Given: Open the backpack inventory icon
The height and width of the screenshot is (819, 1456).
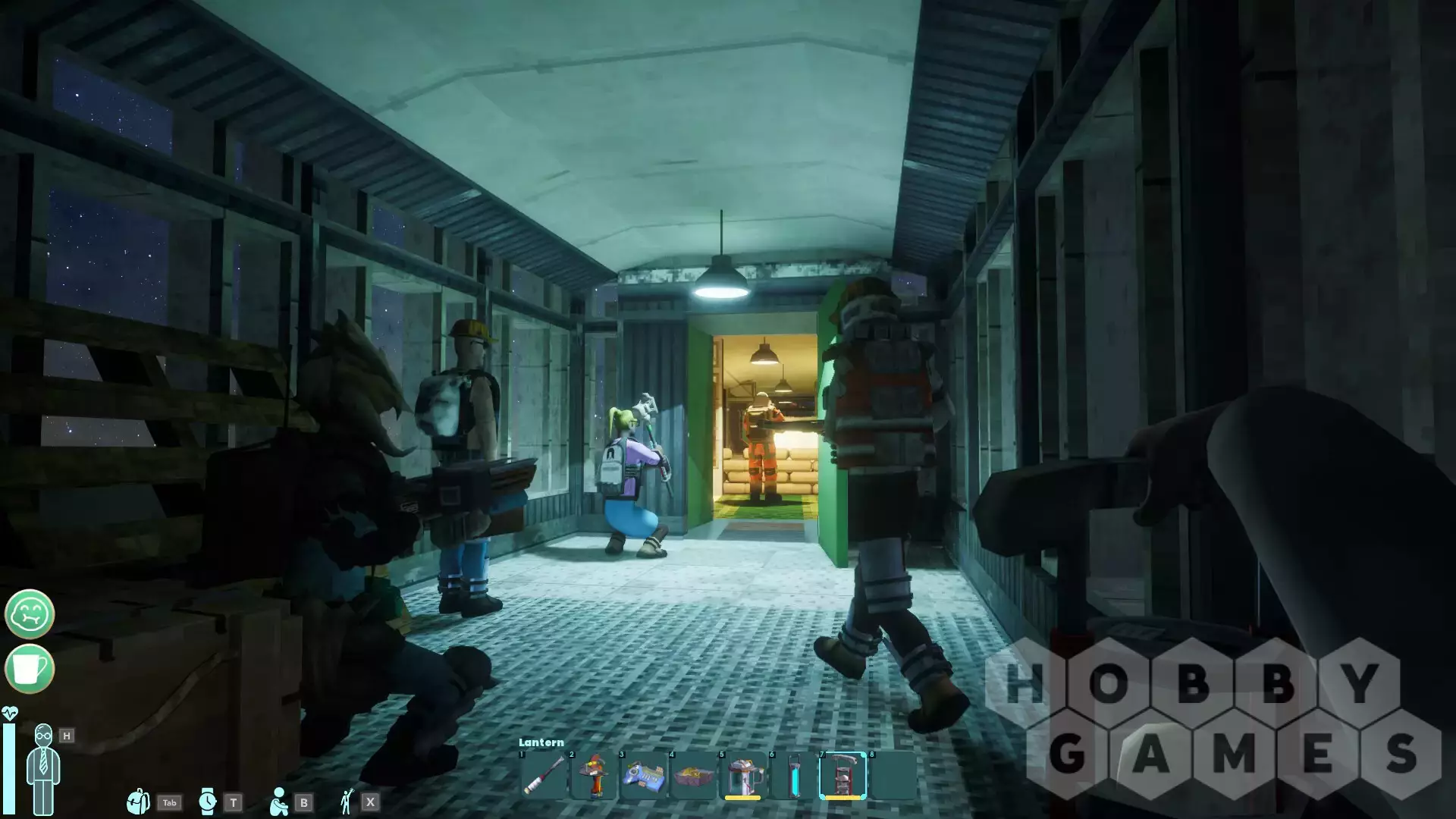Looking at the screenshot, I should 139,802.
